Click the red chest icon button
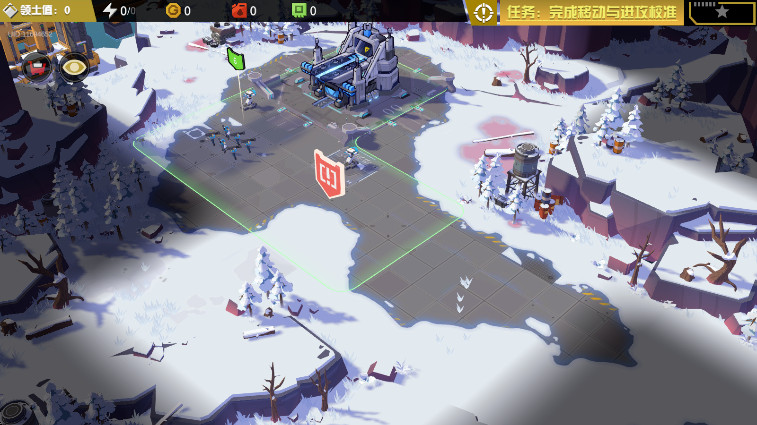The image size is (757, 425). (37, 67)
